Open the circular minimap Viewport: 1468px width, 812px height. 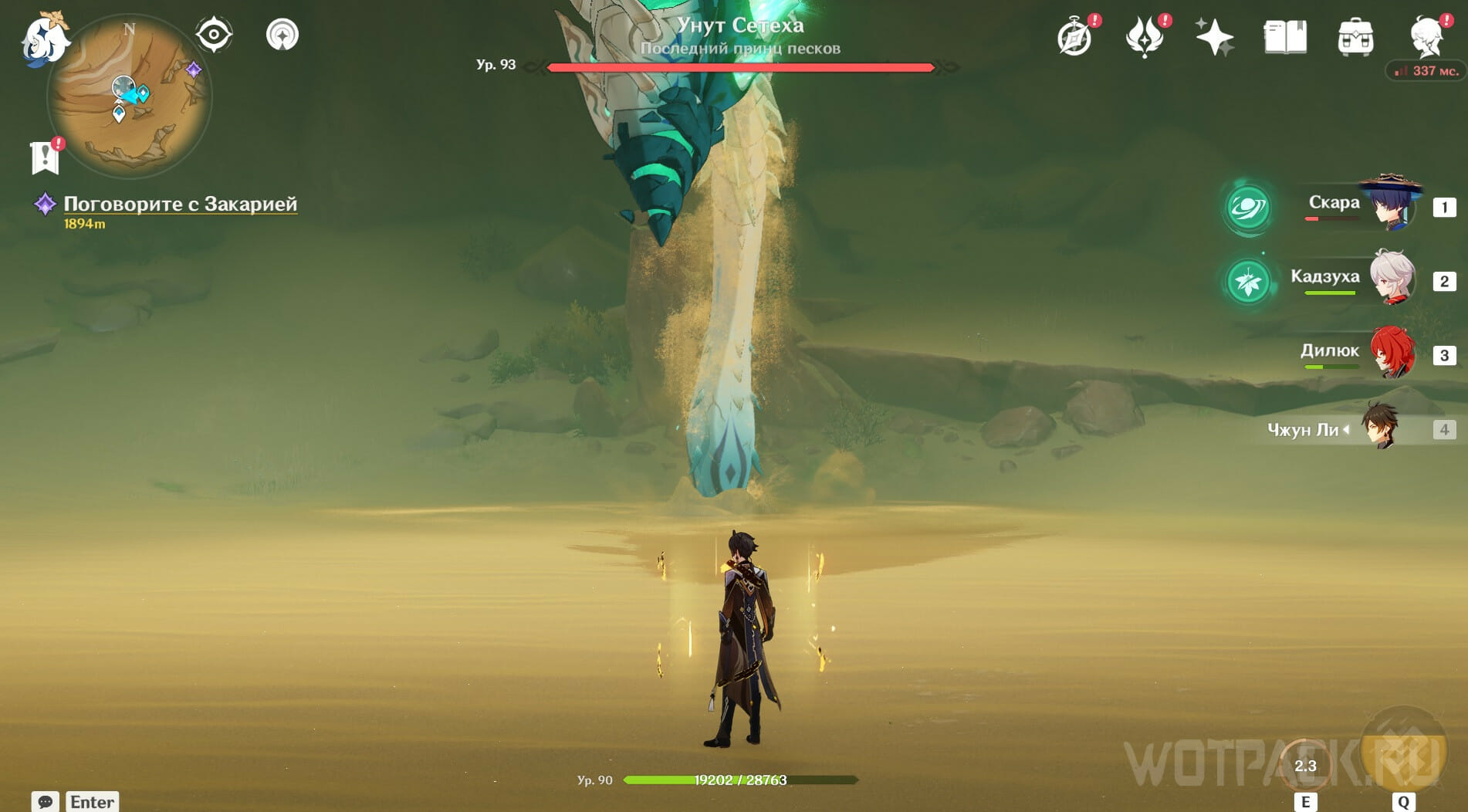129,96
